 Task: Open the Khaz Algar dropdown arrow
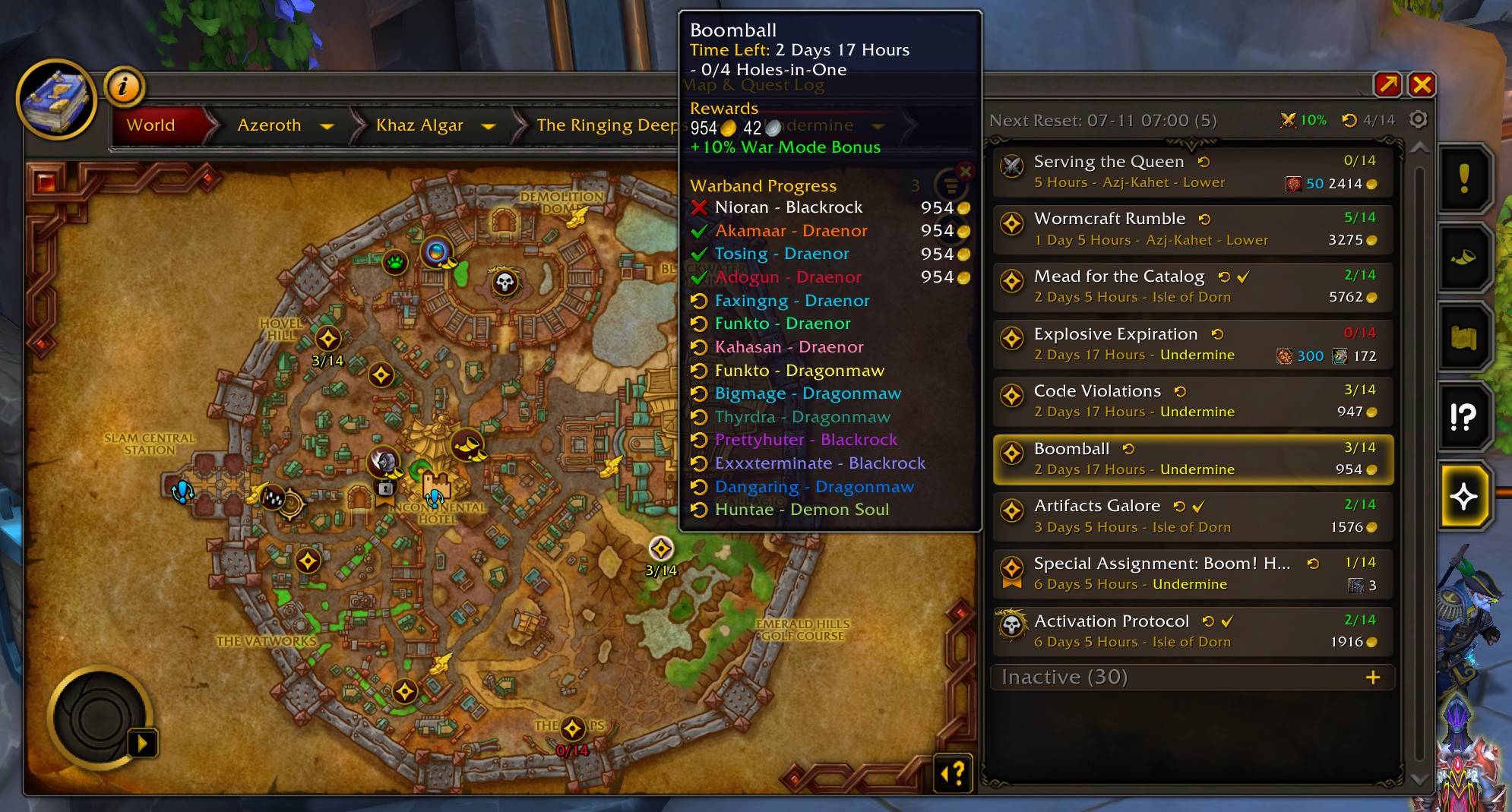(490, 126)
